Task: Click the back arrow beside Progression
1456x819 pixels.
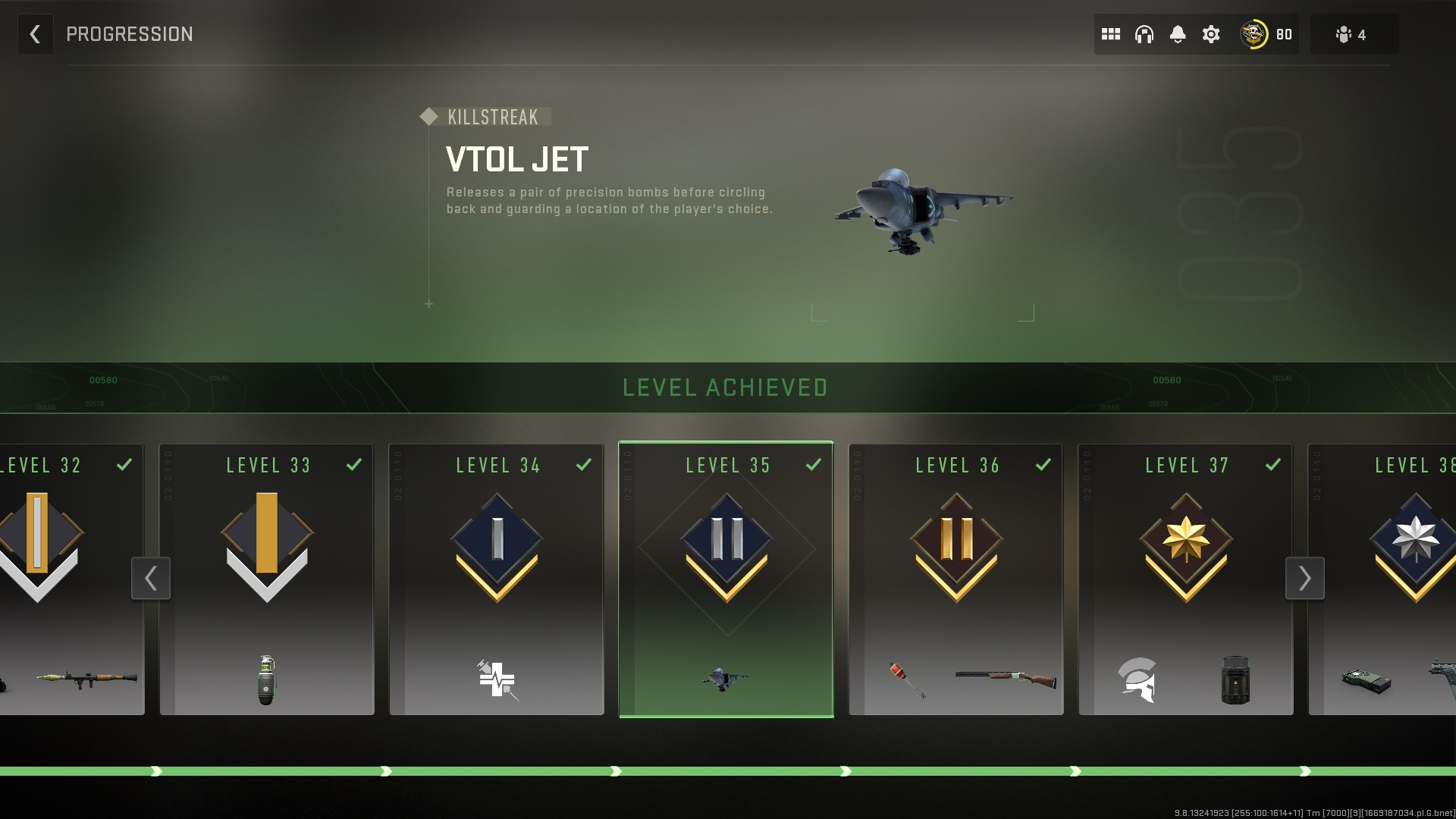Action: (35, 34)
